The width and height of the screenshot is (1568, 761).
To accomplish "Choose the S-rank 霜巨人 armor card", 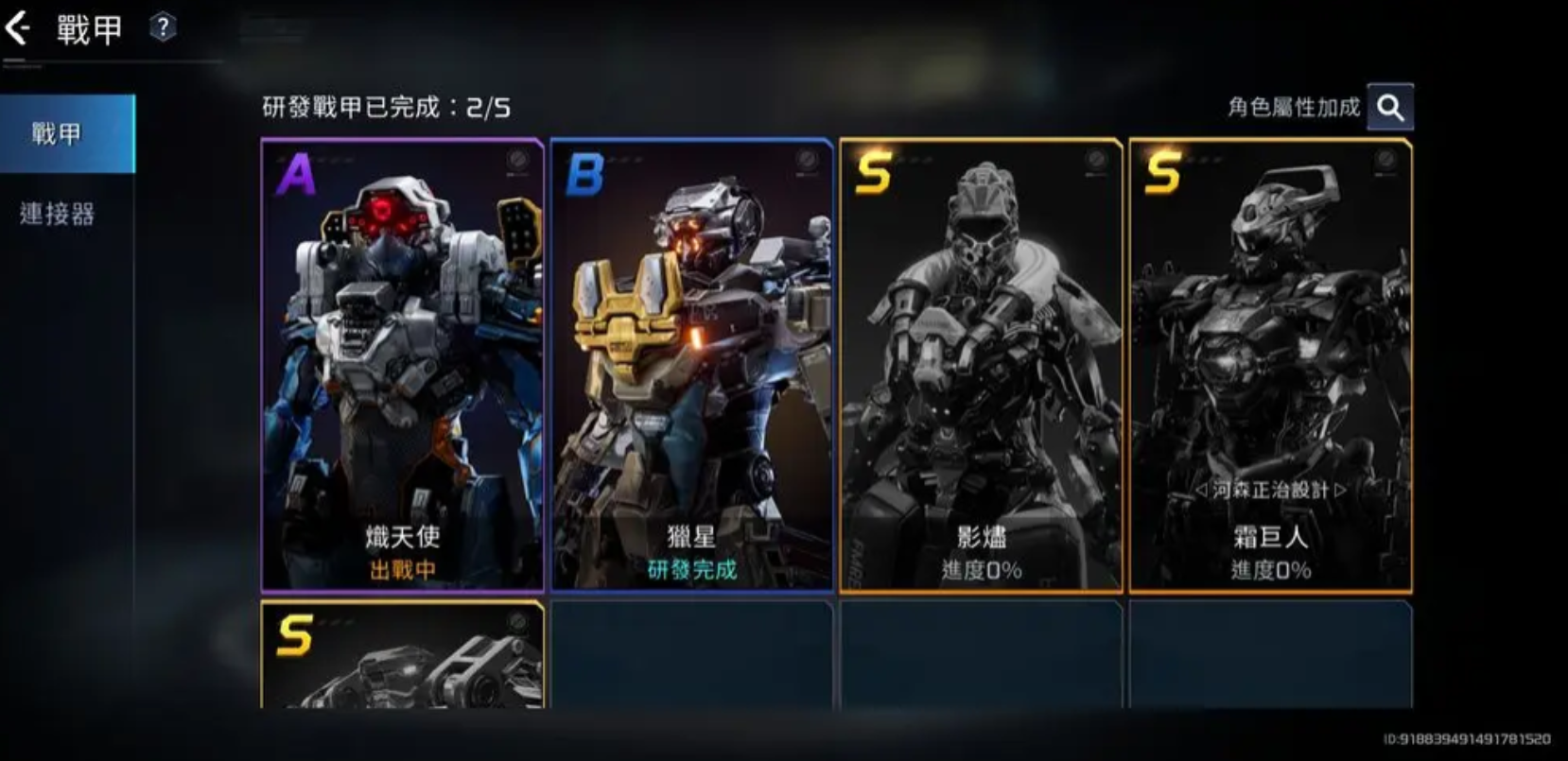I will coord(1271,365).
